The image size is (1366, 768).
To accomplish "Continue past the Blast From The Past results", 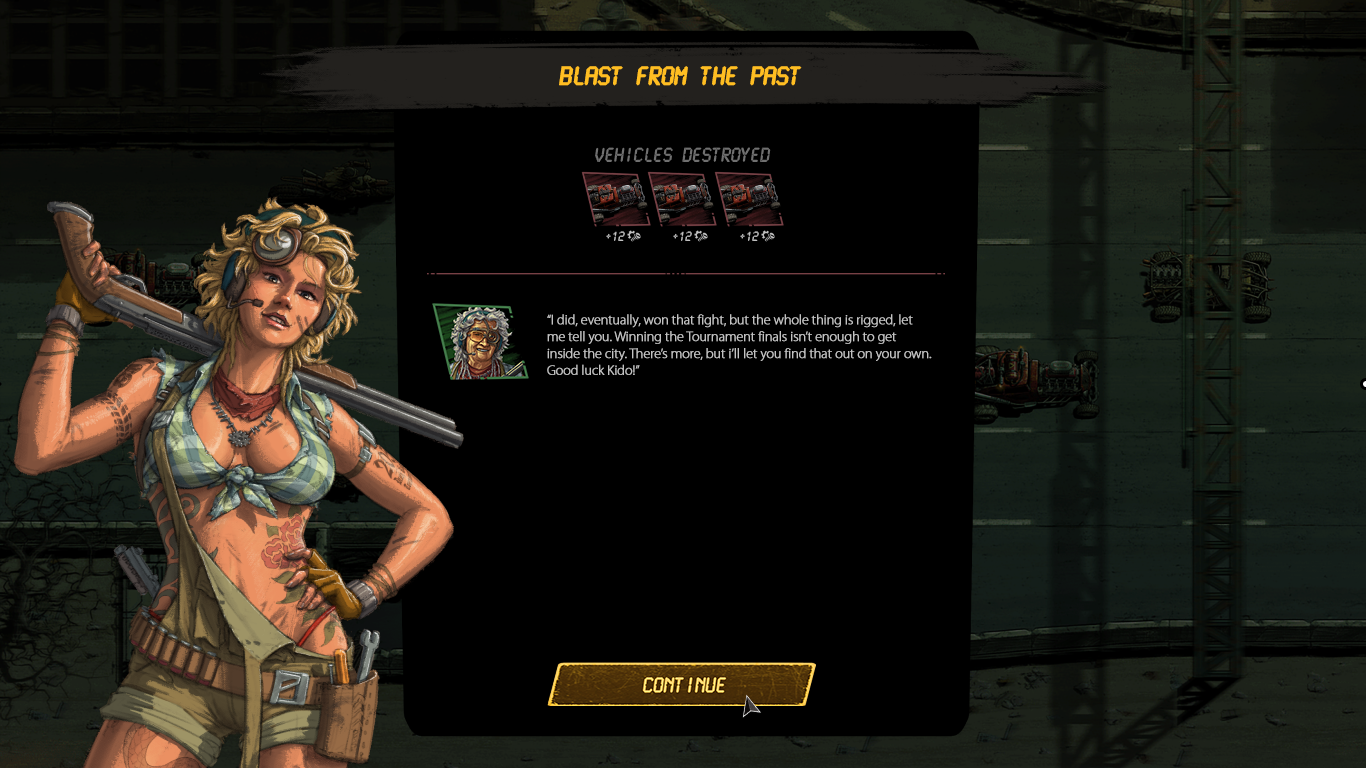I will [682, 685].
